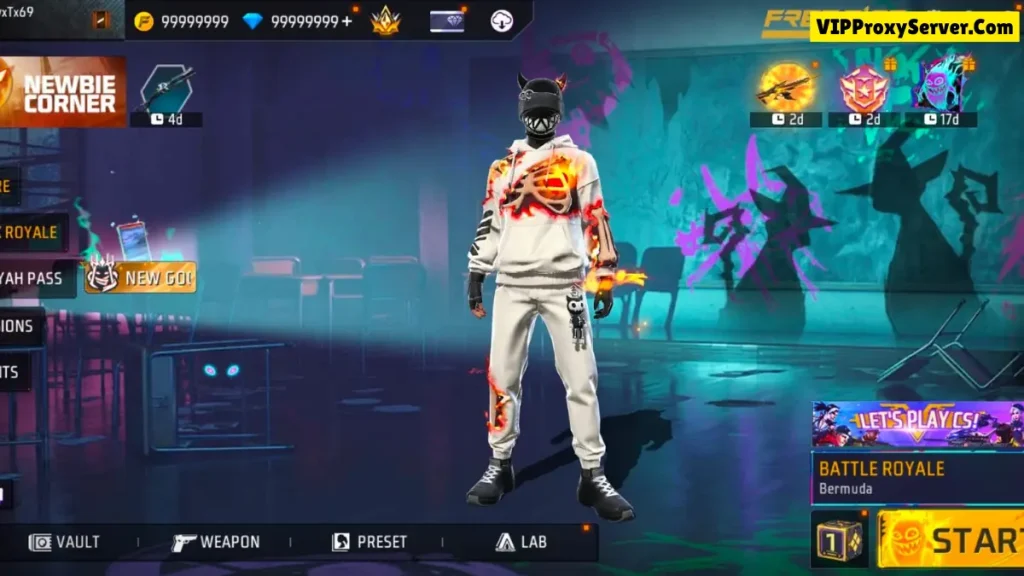Open the Newbie Corner banner
The height and width of the screenshot is (576, 1024).
63,91
